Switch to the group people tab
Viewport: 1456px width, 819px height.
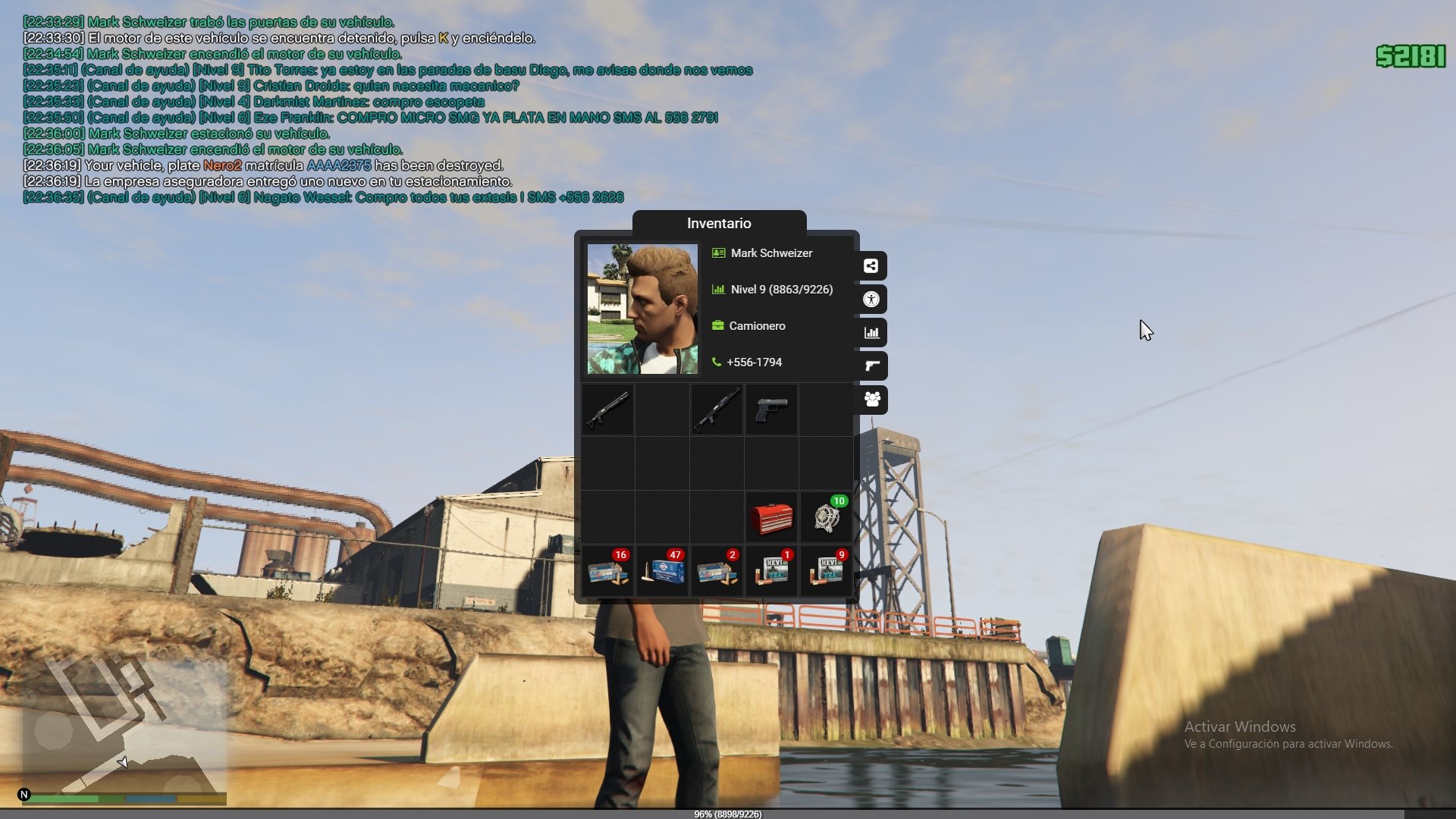(x=871, y=400)
